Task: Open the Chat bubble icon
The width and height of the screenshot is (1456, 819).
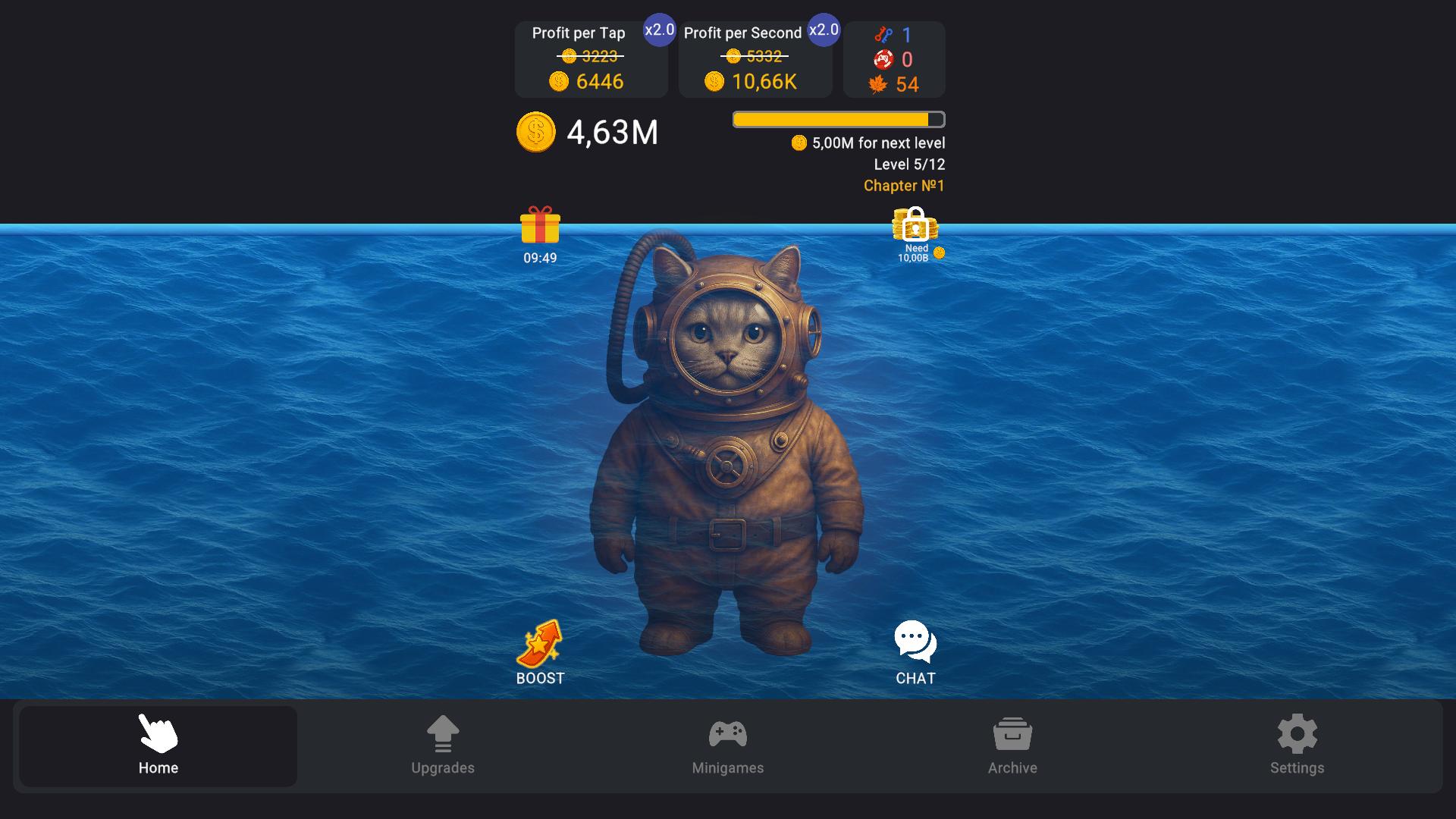Action: [x=915, y=642]
